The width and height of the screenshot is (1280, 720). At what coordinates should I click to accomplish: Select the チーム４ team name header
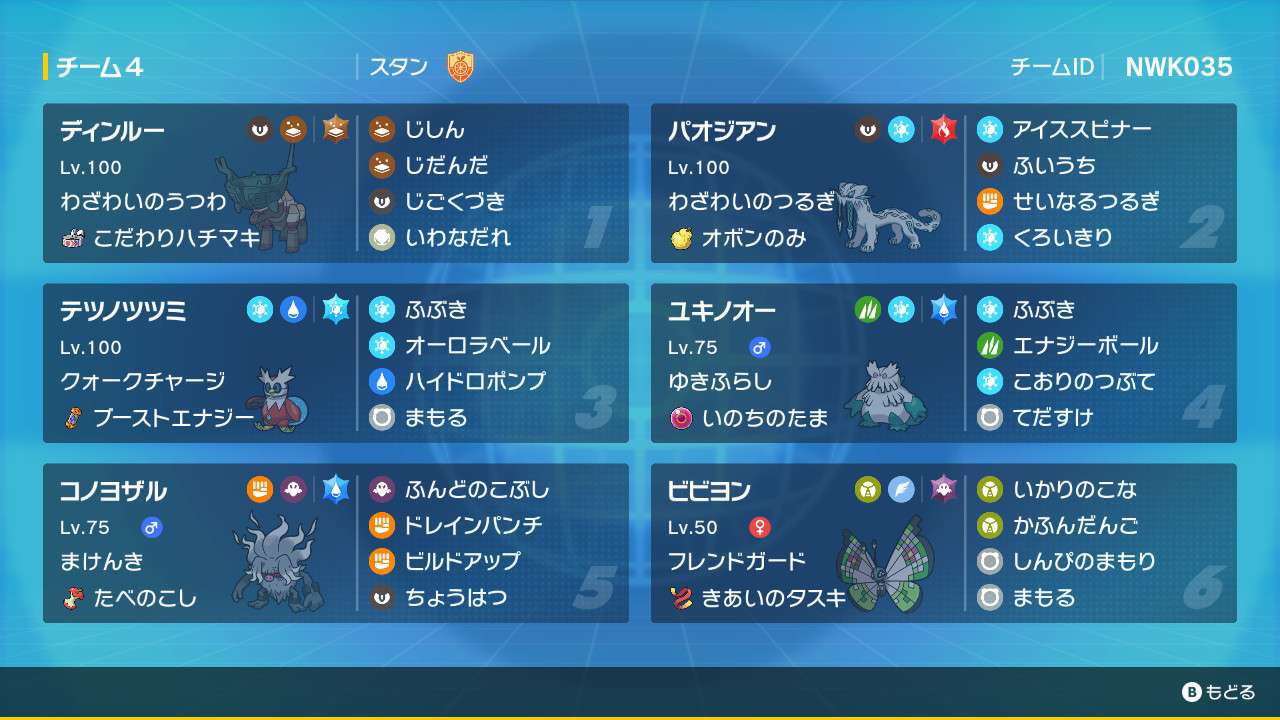click(99, 67)
